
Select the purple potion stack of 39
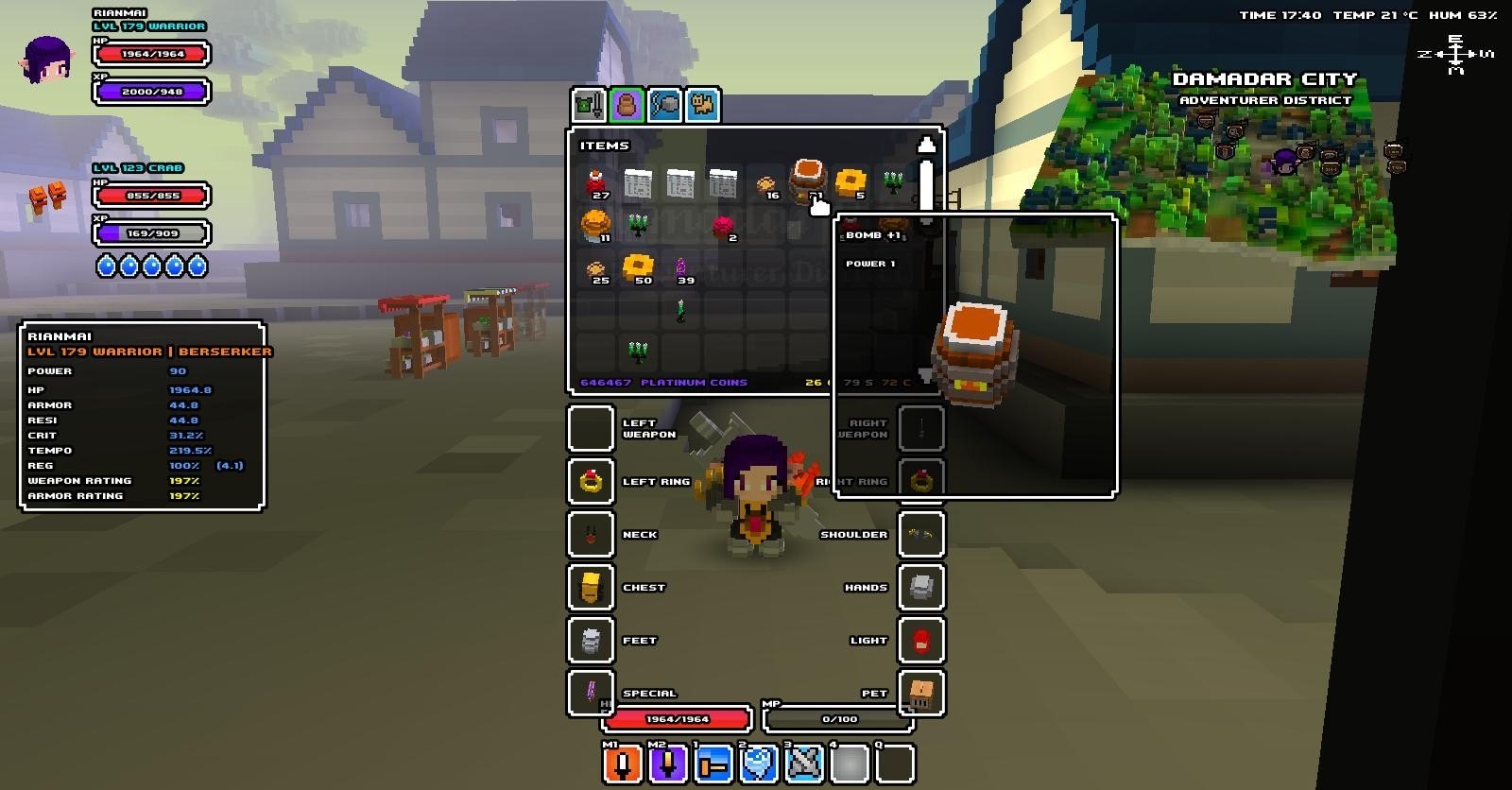[681, 269]
